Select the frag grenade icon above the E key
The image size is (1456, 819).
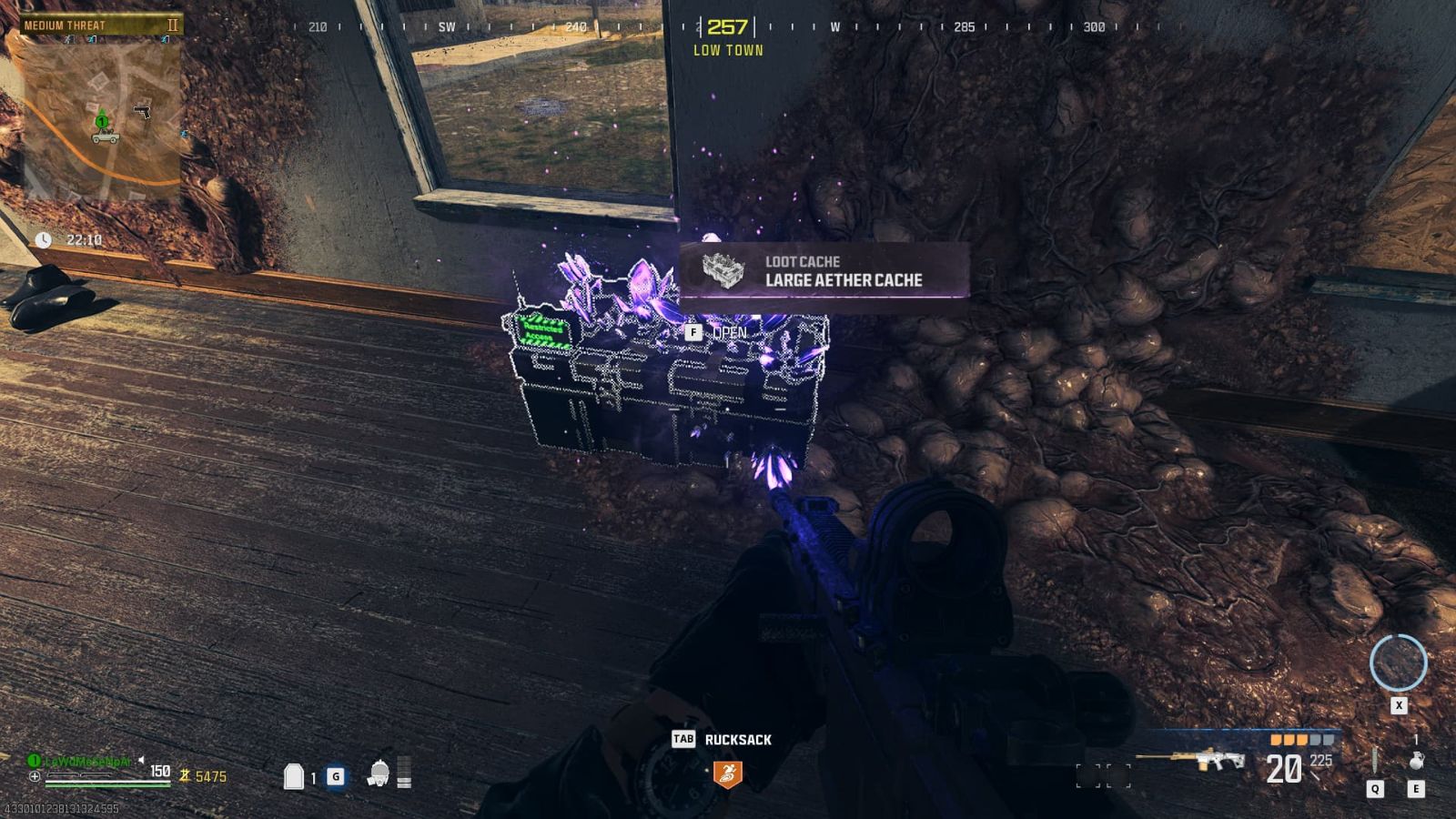point(1418,761)
